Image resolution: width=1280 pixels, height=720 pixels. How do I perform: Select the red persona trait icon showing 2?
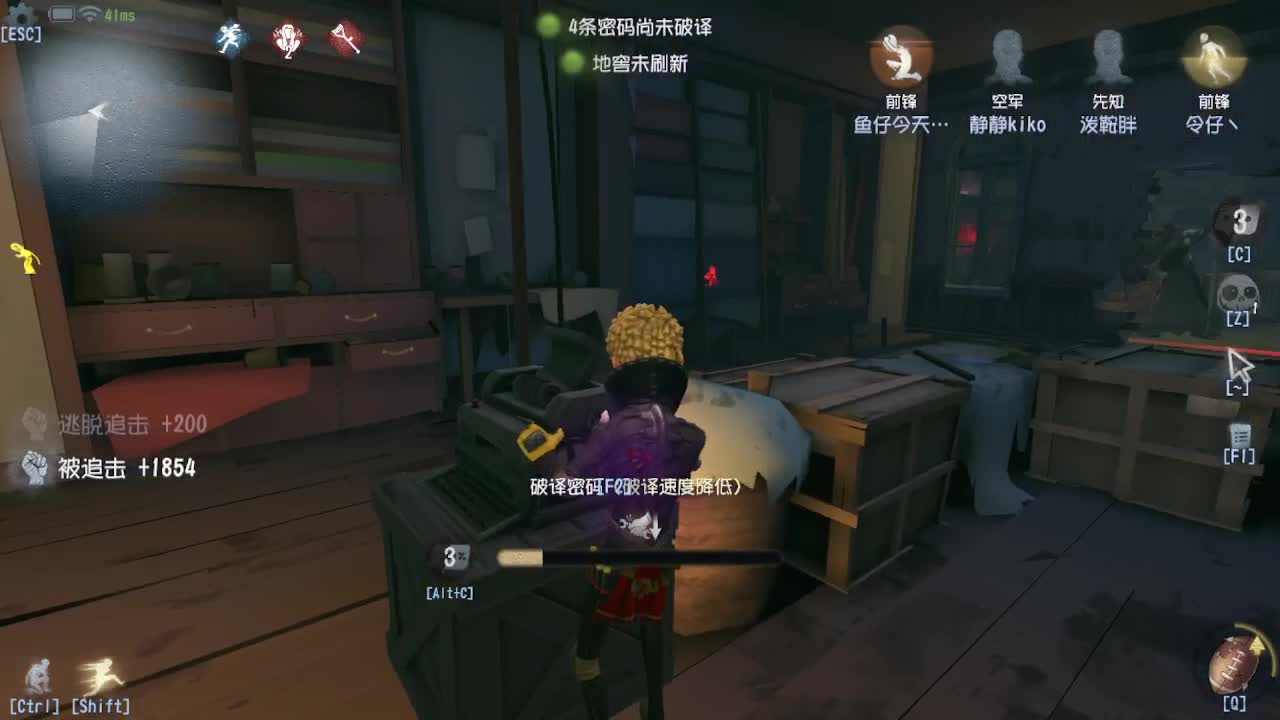tap(290, 38)
